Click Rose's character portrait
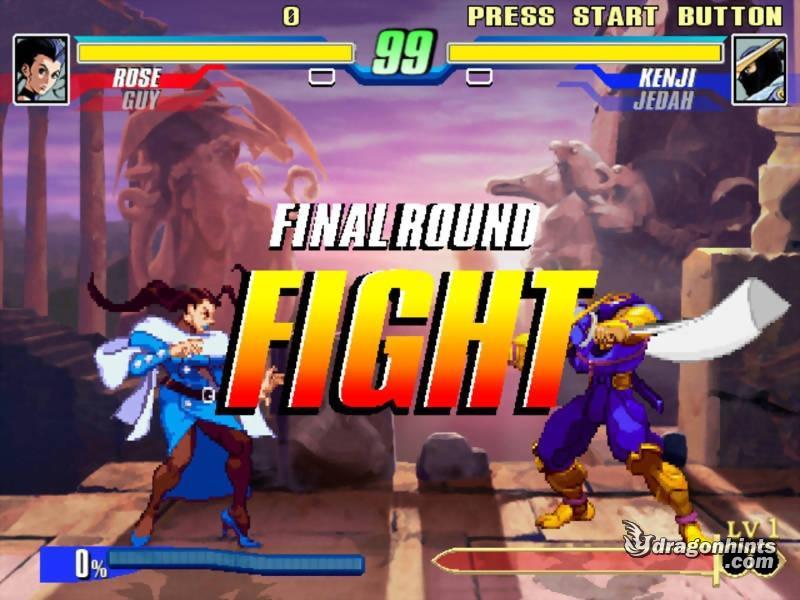 42,69
